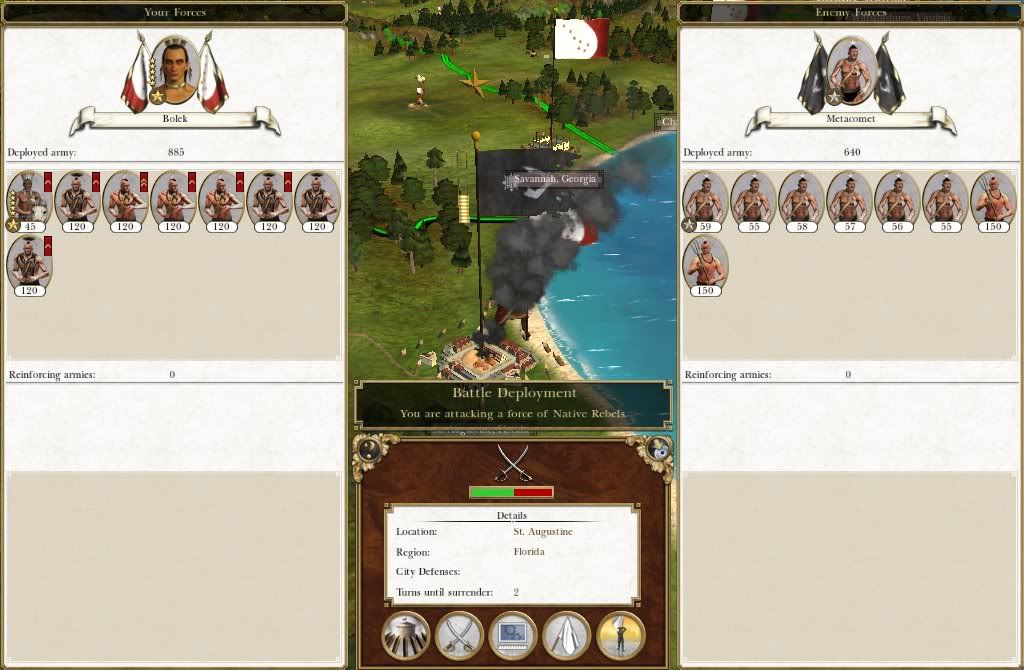Open the question mark help button
This screenshot has height=670, width=1024.
(x=369, y=449)
